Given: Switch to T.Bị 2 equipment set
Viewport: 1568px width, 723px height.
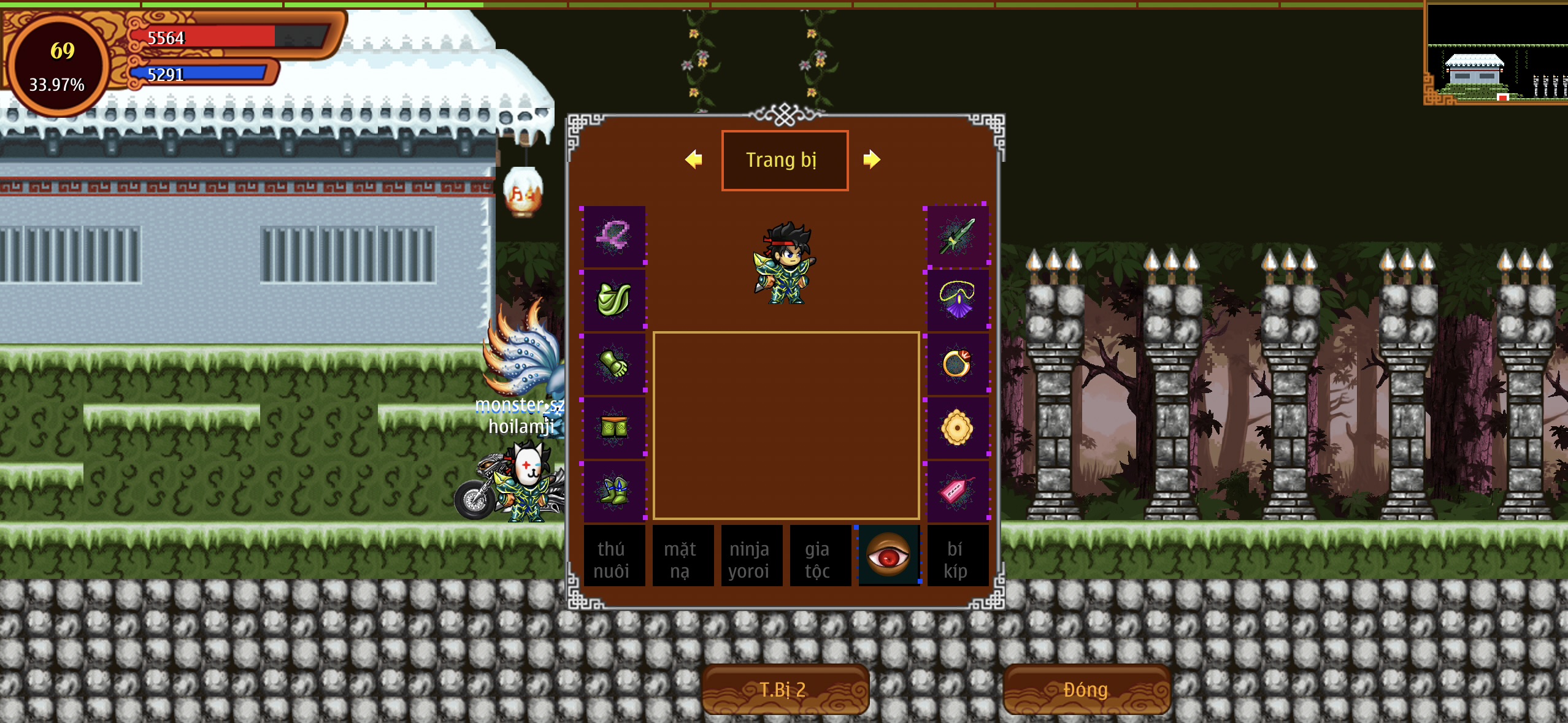Looking at the screenshot, I should [785, 689].
